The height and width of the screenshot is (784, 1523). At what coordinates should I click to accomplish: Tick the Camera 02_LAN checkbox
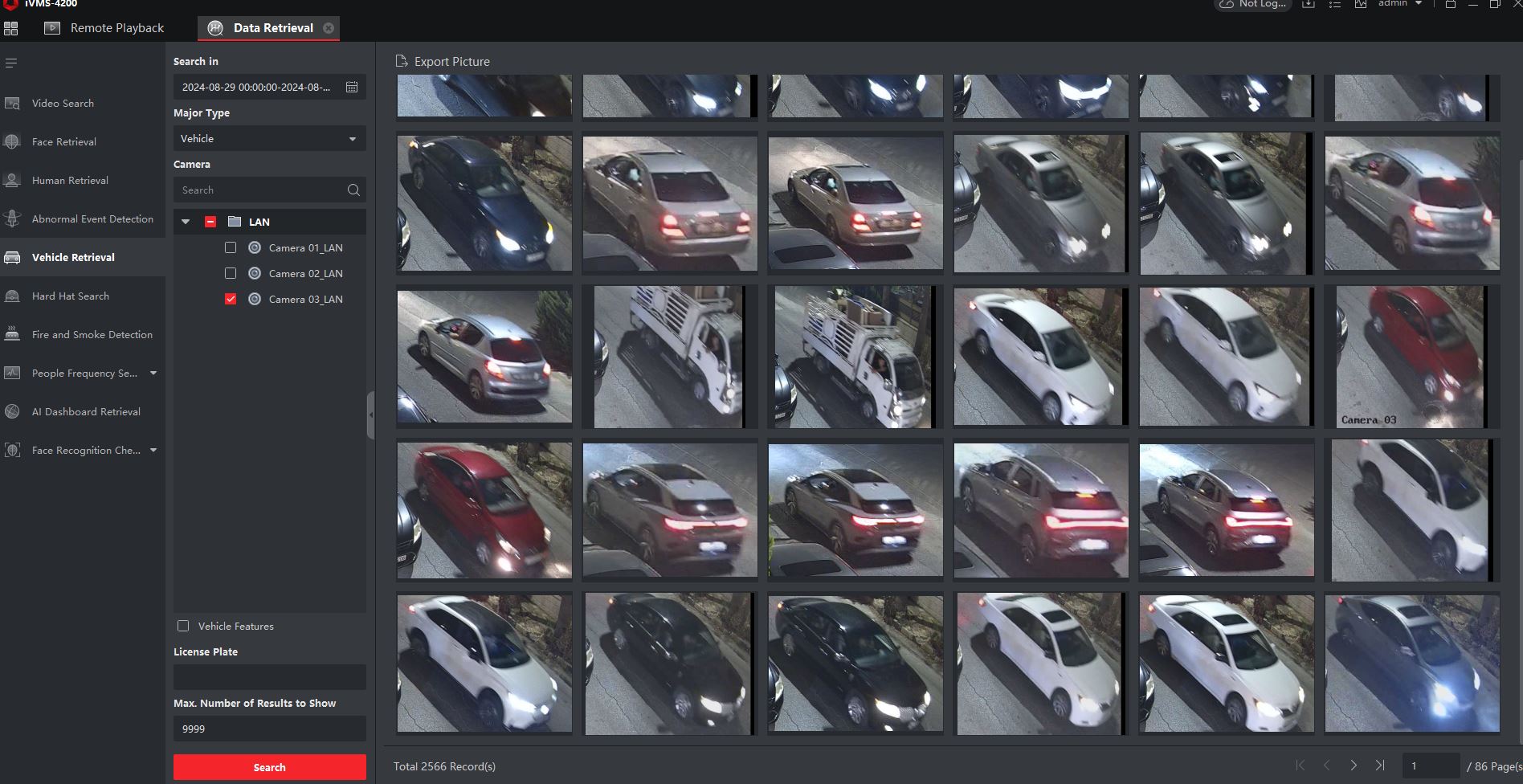pos(231,274)
